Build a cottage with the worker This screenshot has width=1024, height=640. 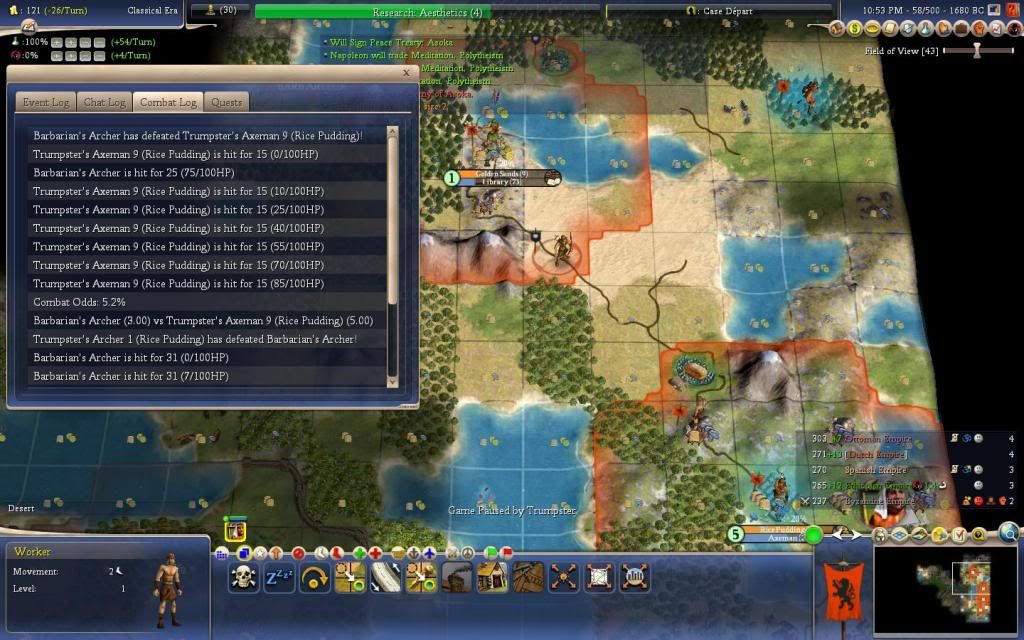pos(493,577)
